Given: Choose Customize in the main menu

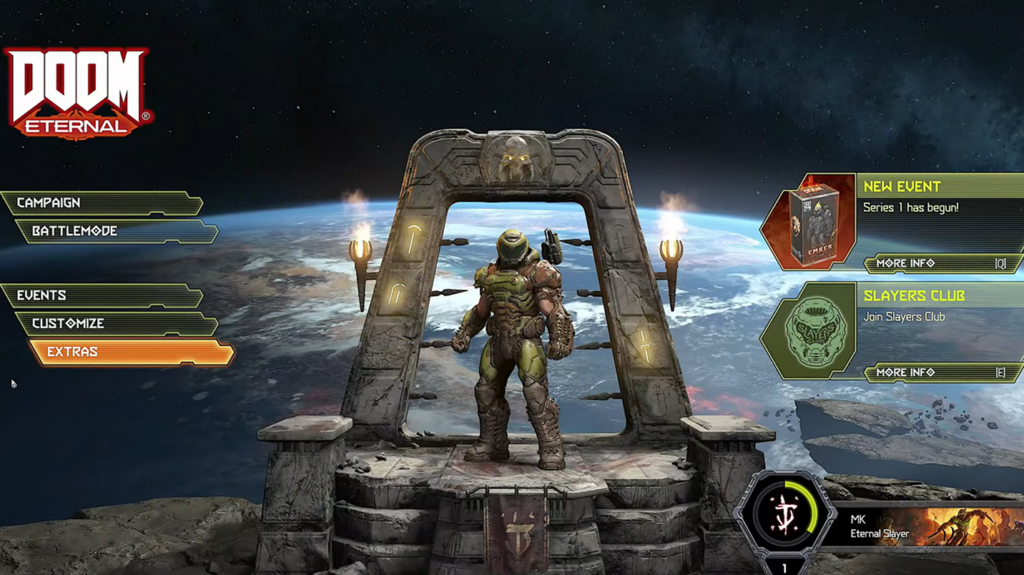Looking at the screenshot, I should (115, 323).
